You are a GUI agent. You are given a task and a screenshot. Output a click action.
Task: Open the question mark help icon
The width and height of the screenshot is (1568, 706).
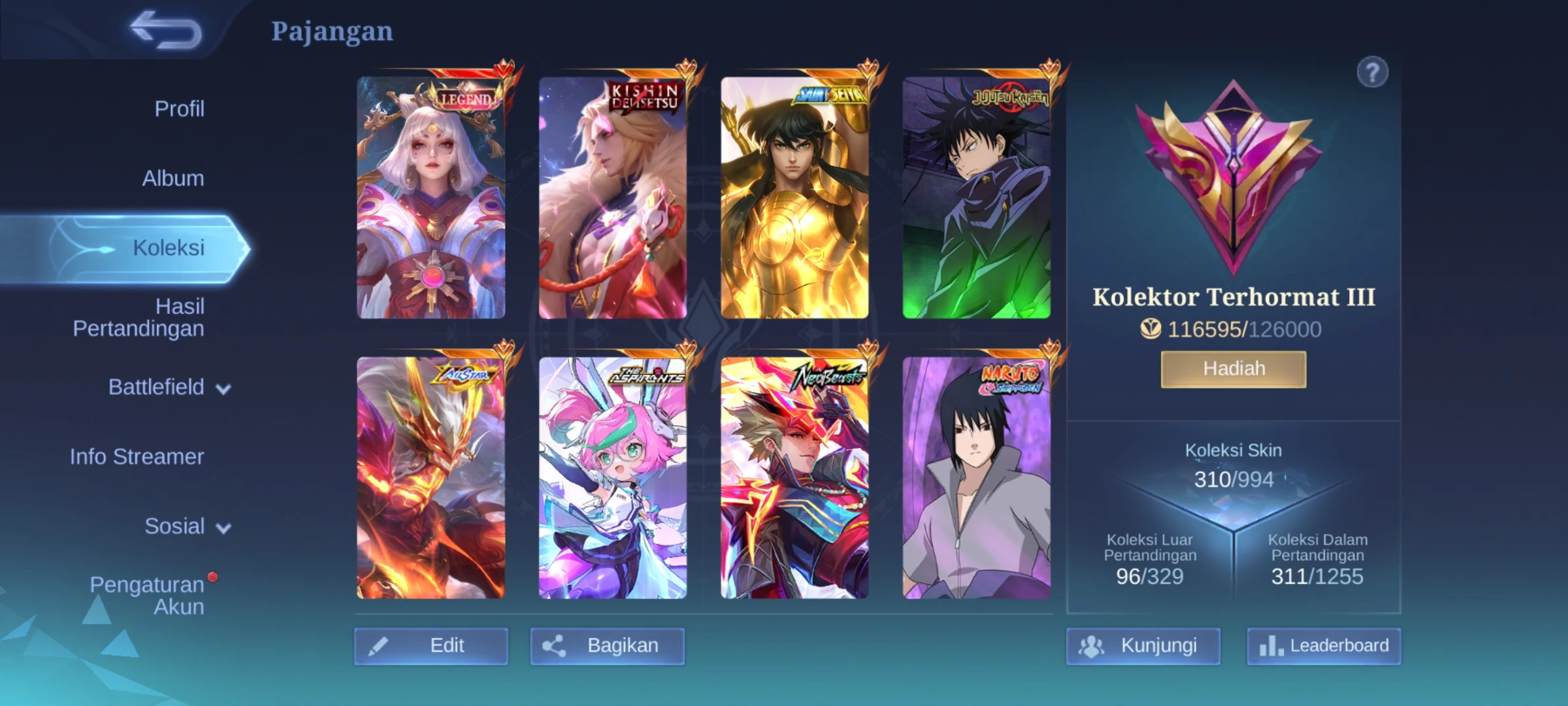1372,73
